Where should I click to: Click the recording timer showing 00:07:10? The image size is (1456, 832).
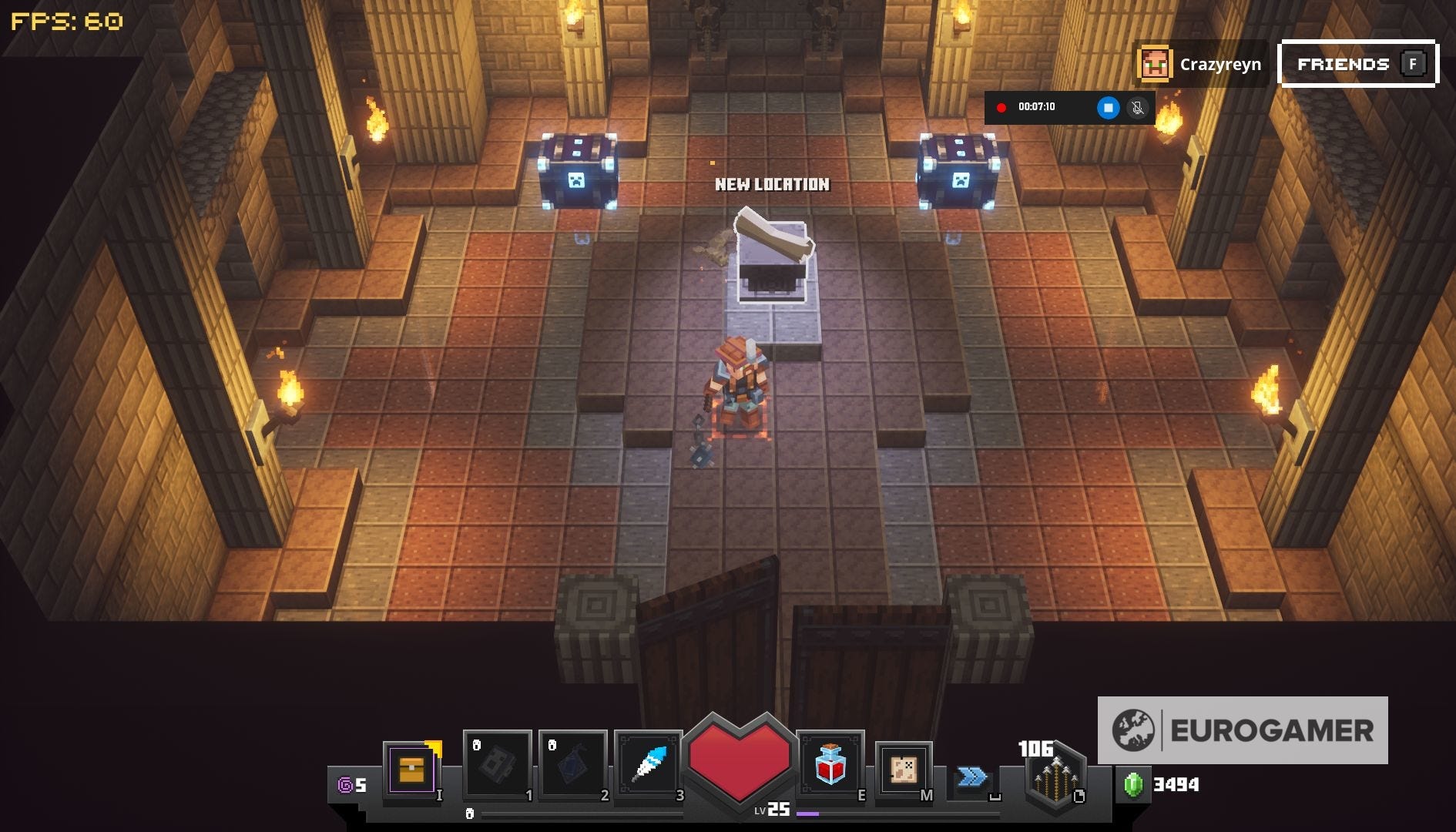pyautogui.click(x=1037, y=108)
